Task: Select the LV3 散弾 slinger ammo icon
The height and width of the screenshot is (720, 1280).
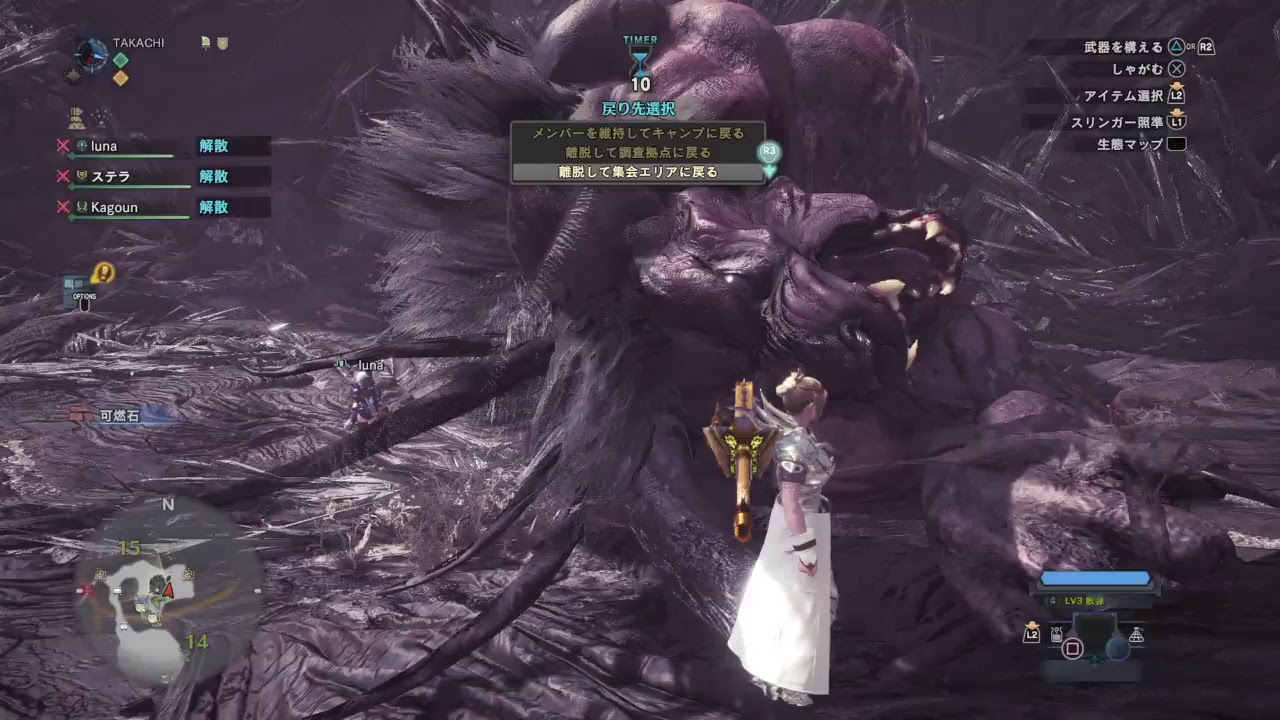Action: 1053,600
